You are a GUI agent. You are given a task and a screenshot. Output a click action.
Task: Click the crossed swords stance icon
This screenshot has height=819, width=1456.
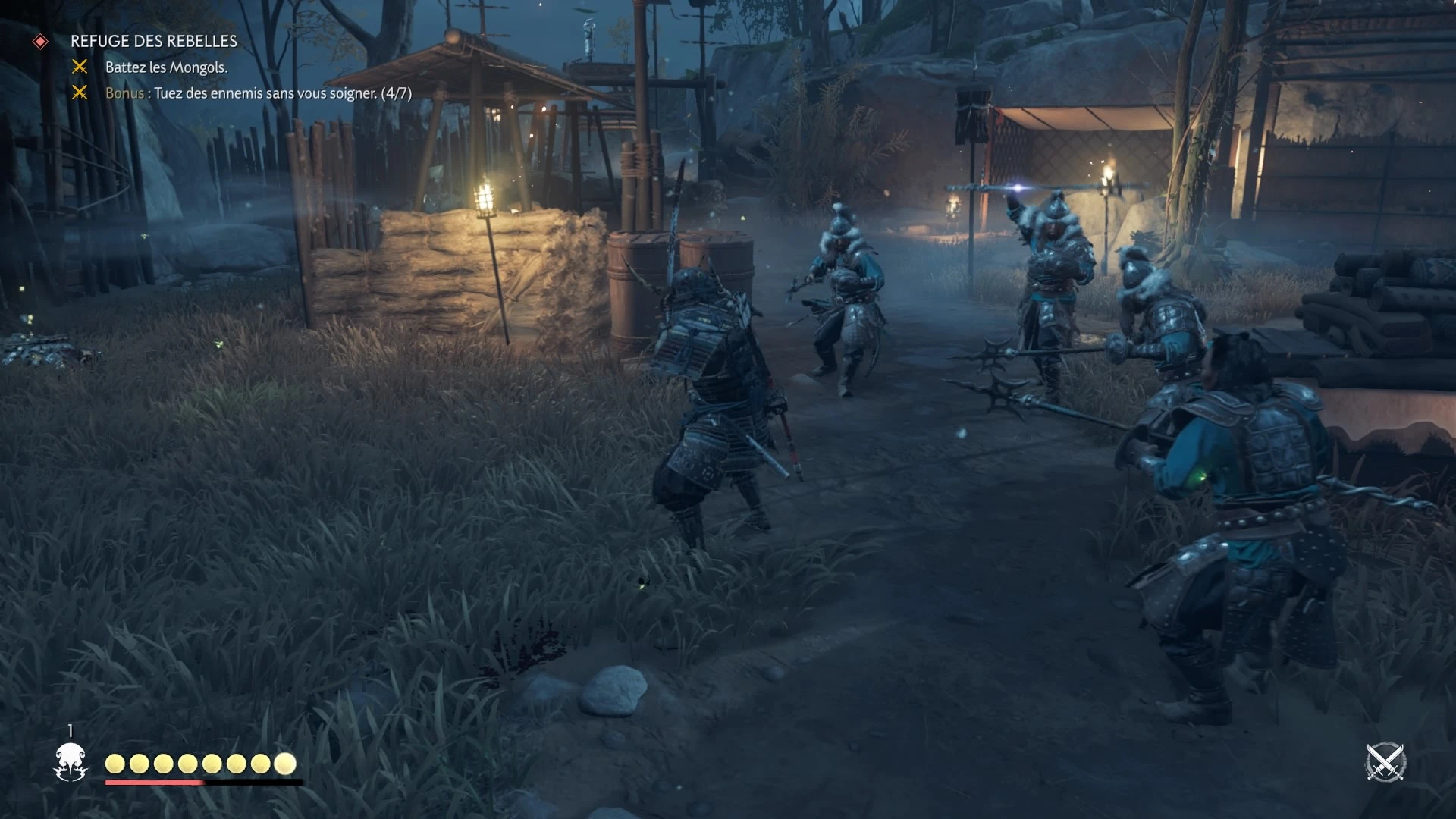tap(1385, 762)
